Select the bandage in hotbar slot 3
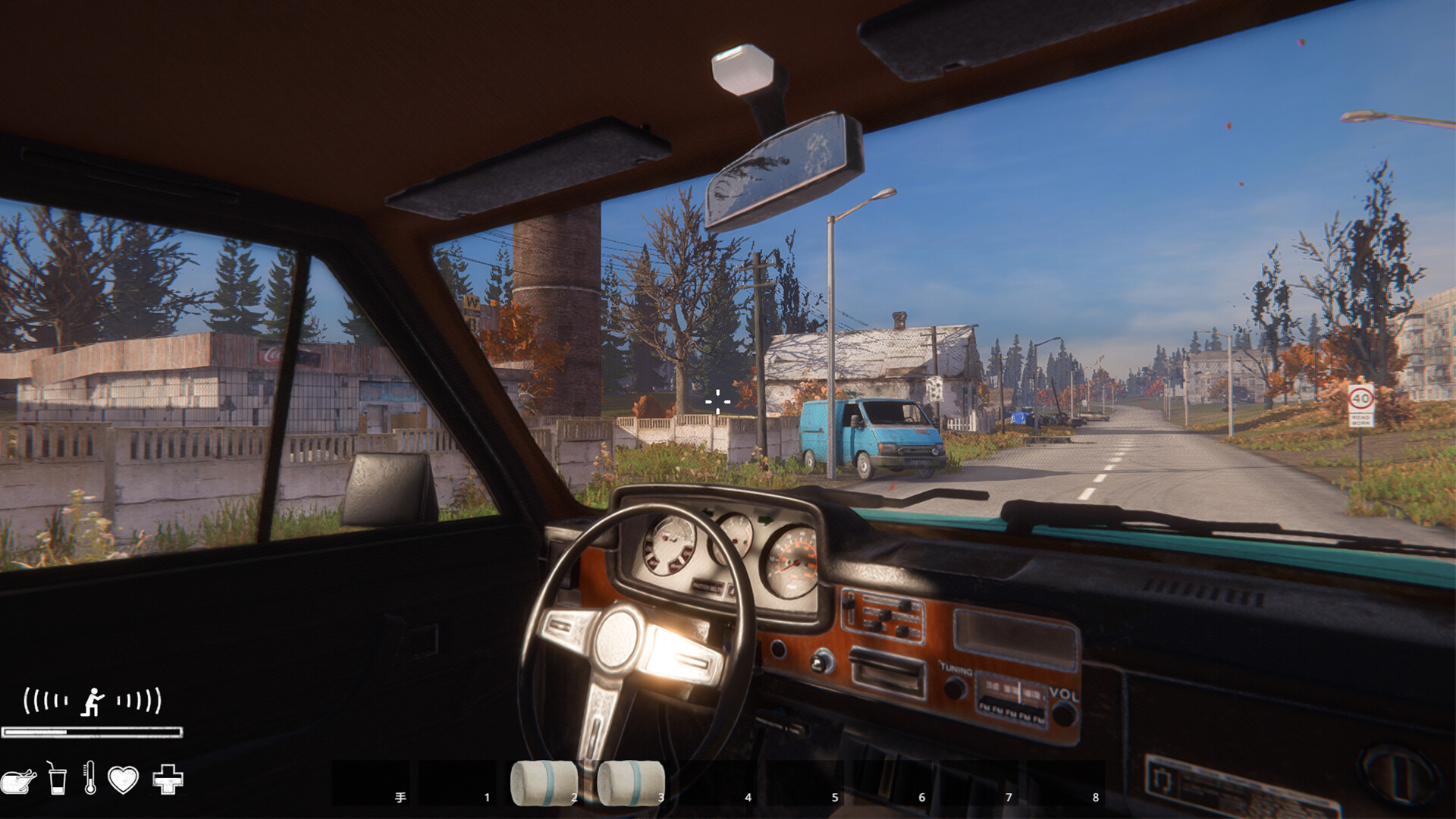The image size is (1456, 819). tap(630, 783)
